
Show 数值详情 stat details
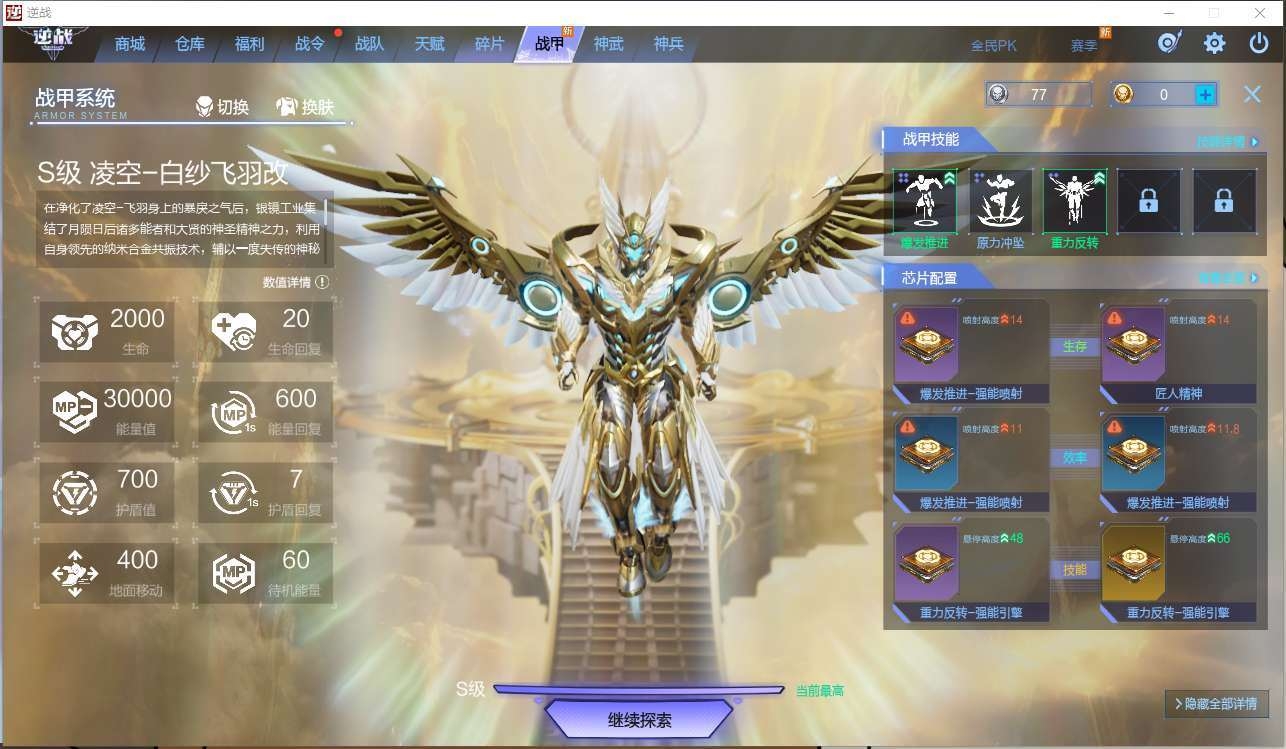click(296, 283)
